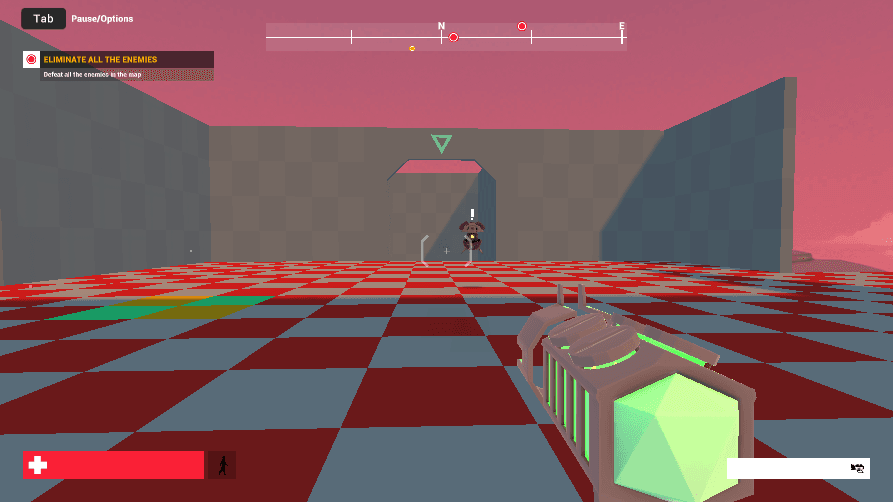Select the Eliminate All The Enemies objective
Screen dimensions: 893x502
coord(100,60)
